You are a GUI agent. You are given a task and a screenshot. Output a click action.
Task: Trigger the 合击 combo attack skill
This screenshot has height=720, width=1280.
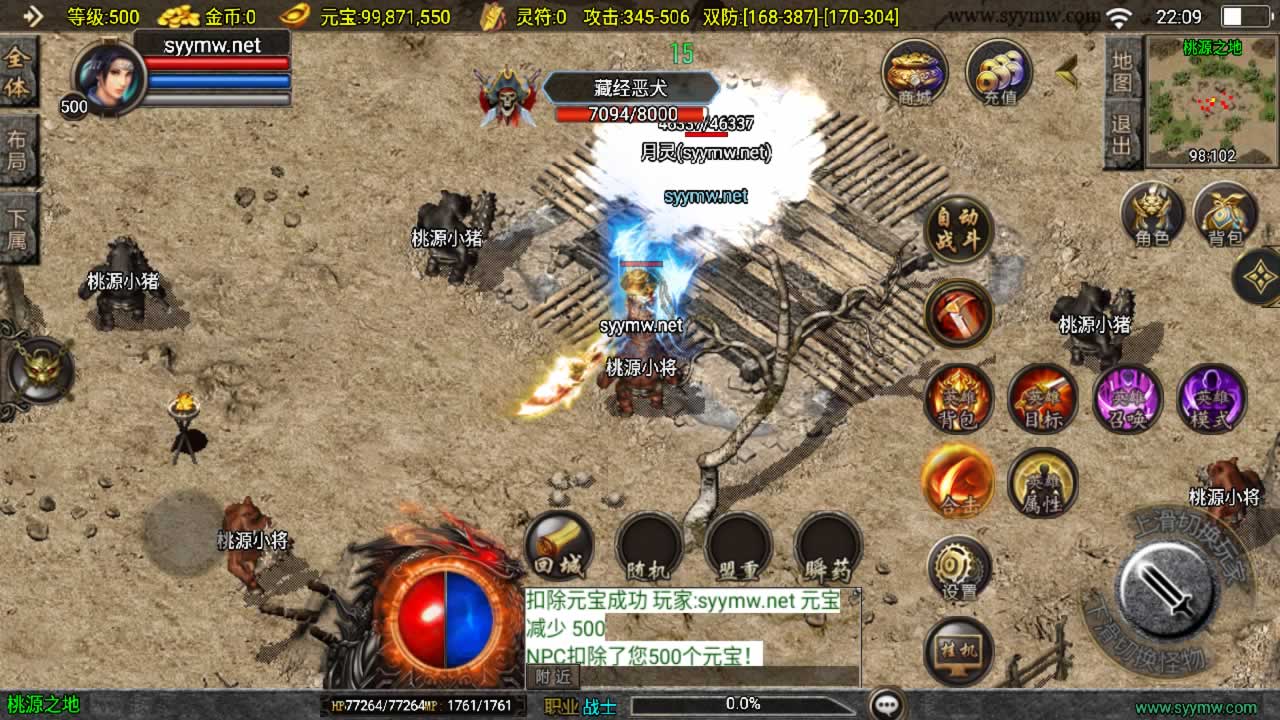958,481
